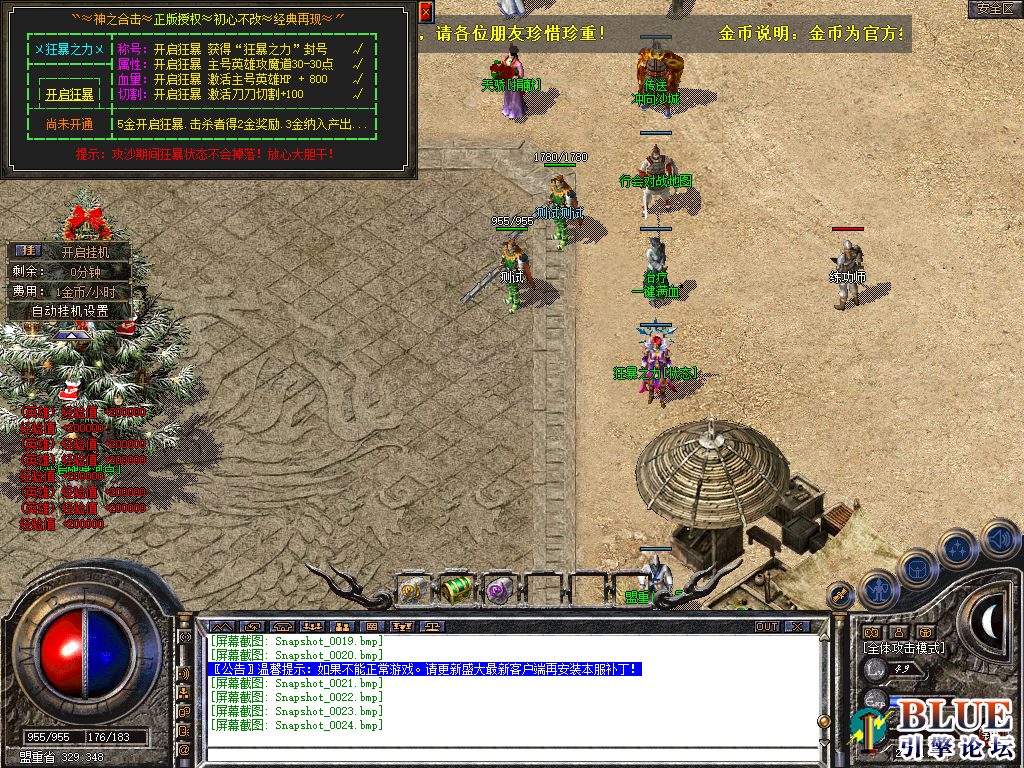1024x768 pixels.
Task: Click the 安全区 label at top right
Action: click(995, 9)
